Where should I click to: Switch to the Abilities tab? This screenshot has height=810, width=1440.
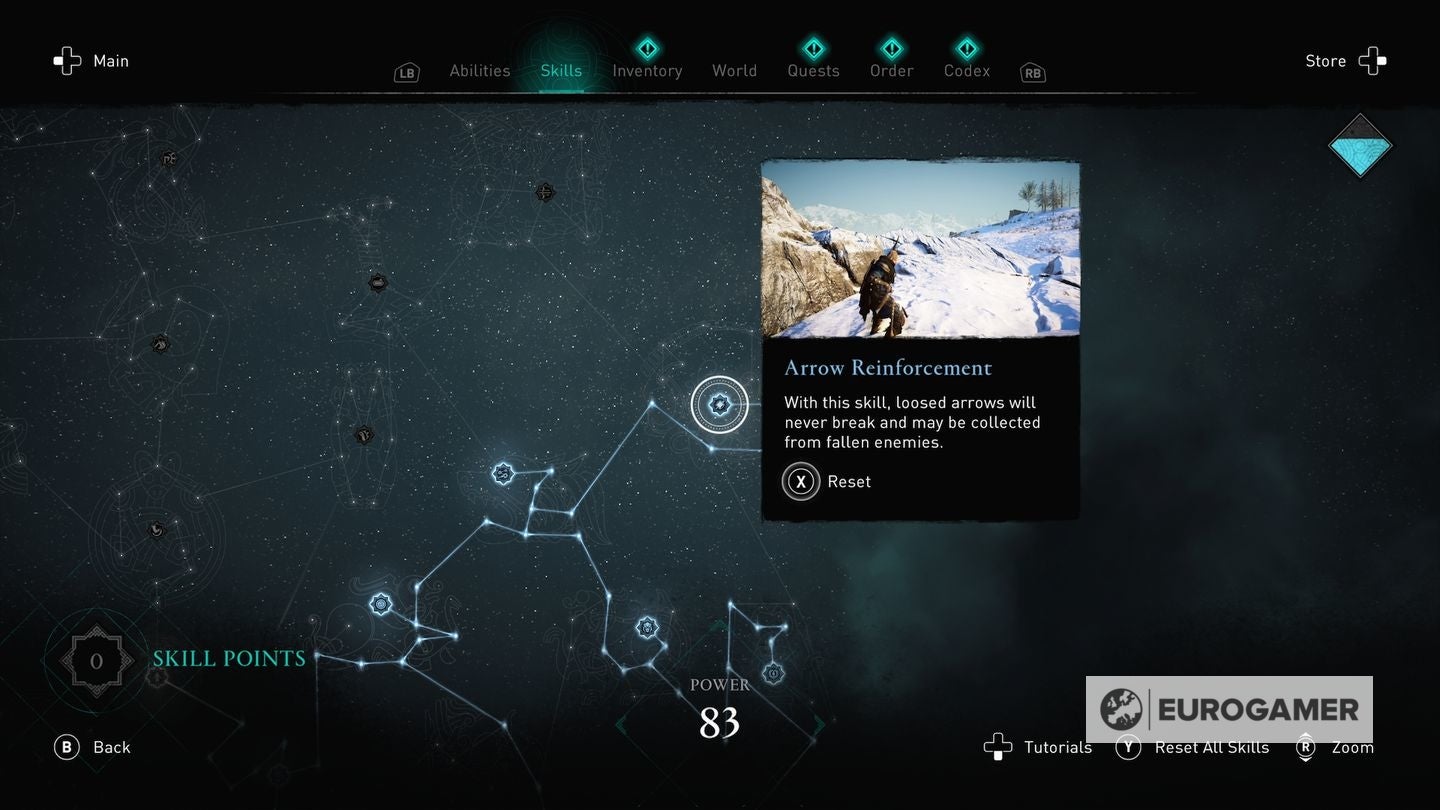(479, 70)
